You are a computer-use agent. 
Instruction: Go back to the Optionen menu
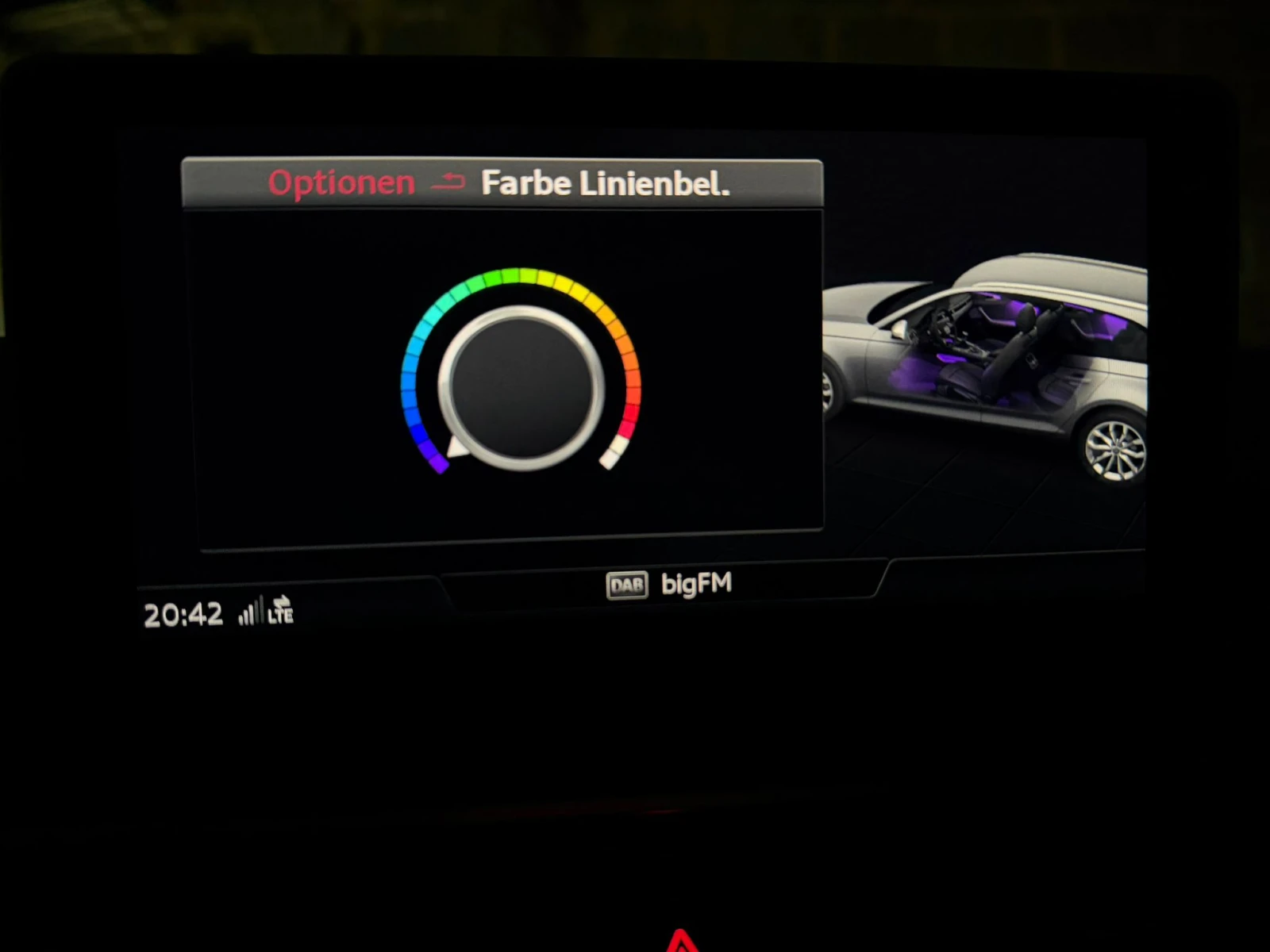[x=342, y=183]
